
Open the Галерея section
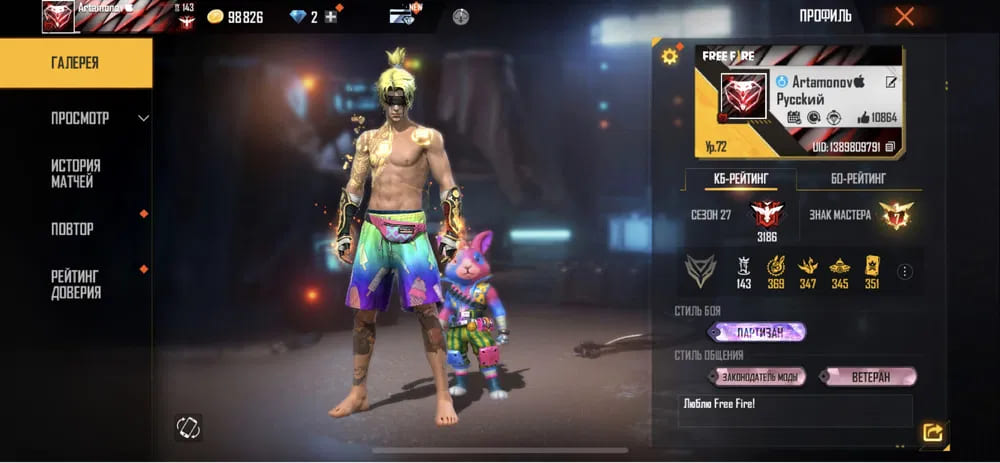point(76,63)
